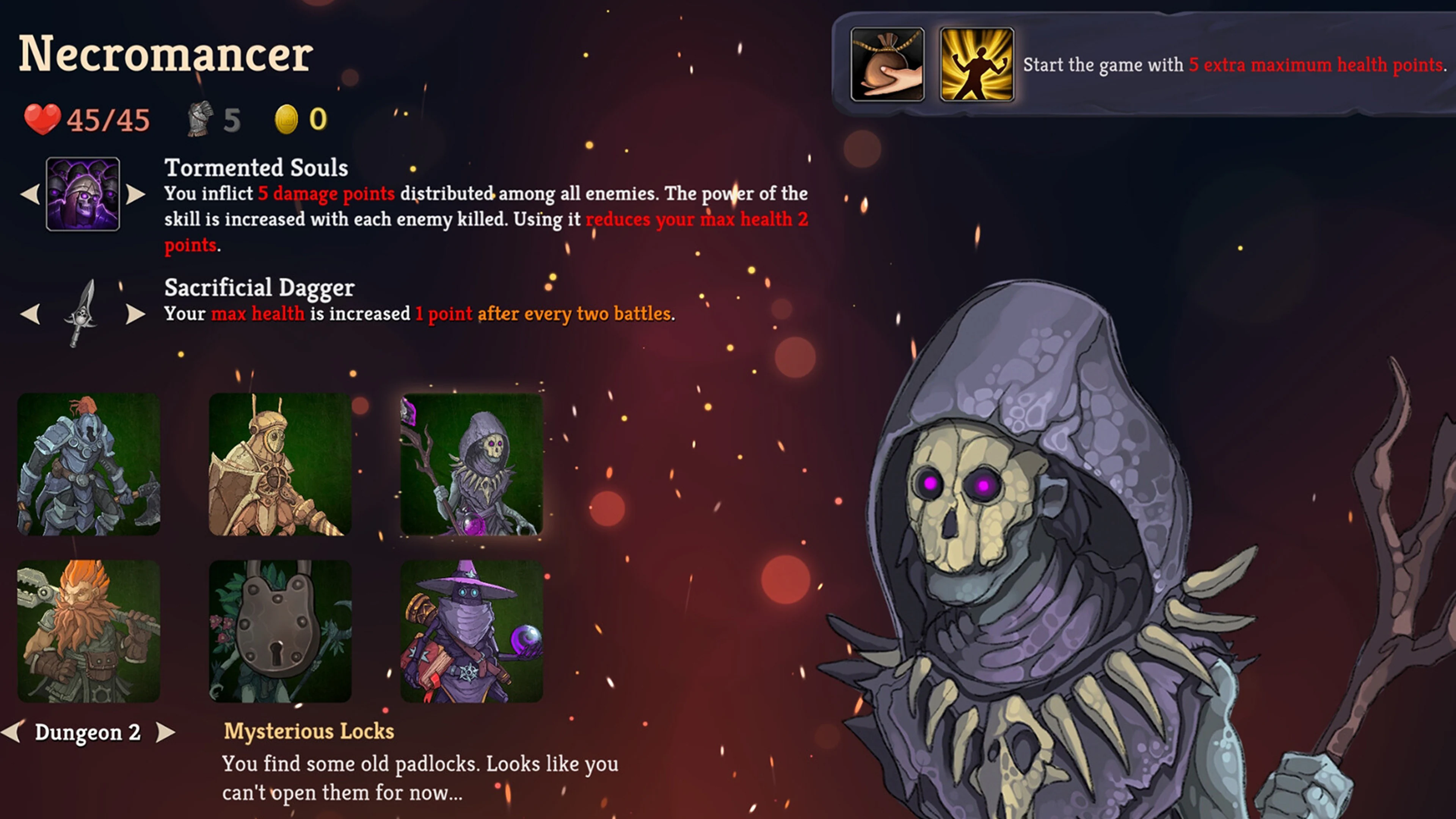Click the Tormented Souls skill name

(256, 167)
